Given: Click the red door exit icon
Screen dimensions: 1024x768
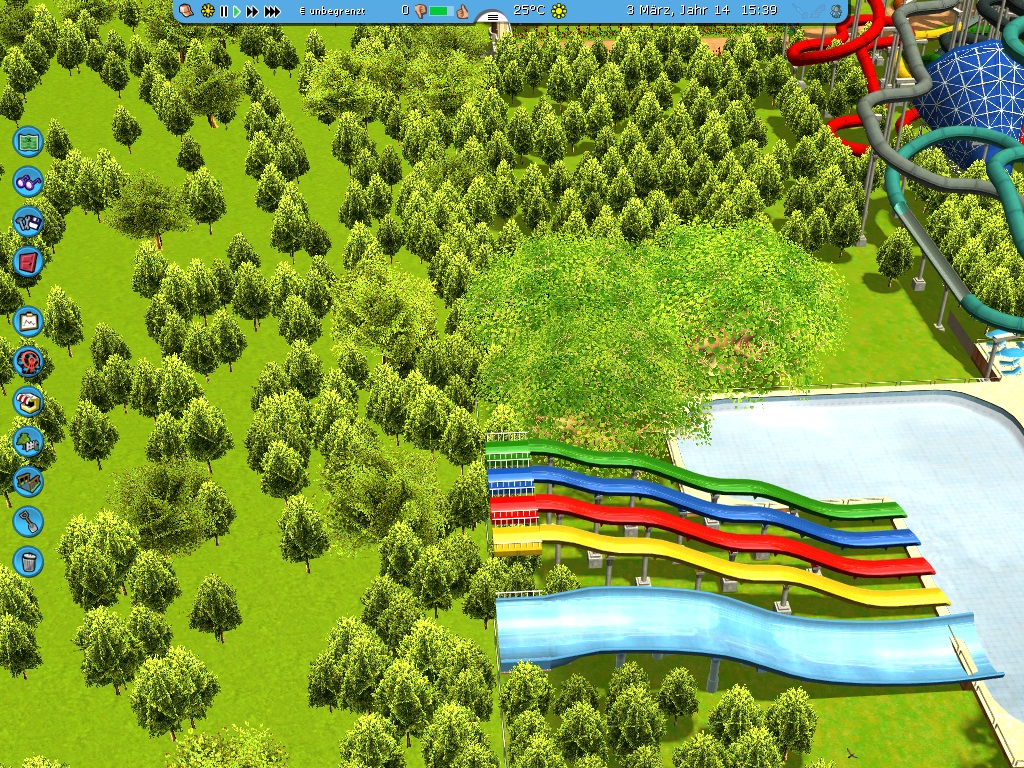Looking at the screenshot, I should [28, 263].
